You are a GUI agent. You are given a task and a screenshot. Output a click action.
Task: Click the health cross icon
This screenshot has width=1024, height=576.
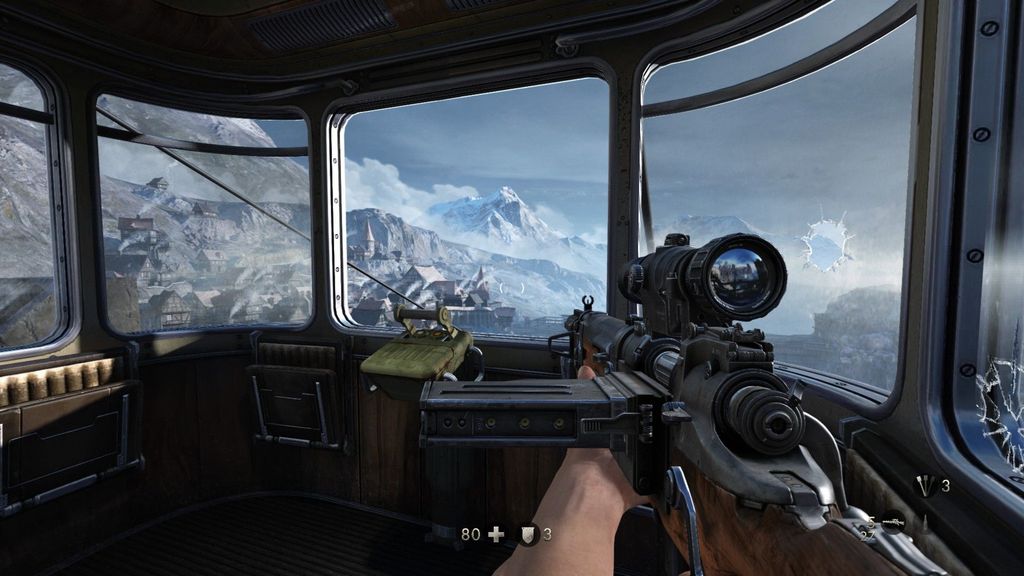[496, 534]
